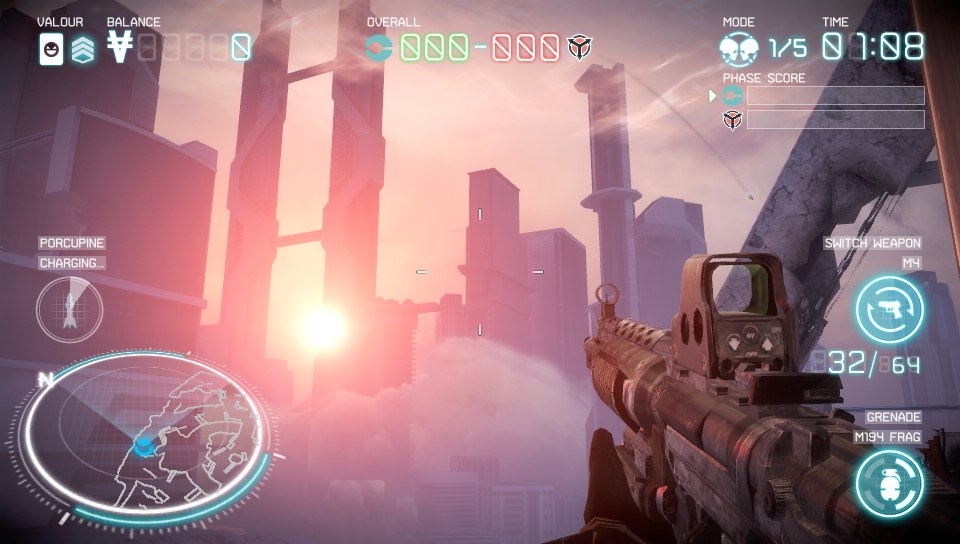Throw the M194 Frag grenade button
Screen dimensions: 960x544
pos(889,483)
